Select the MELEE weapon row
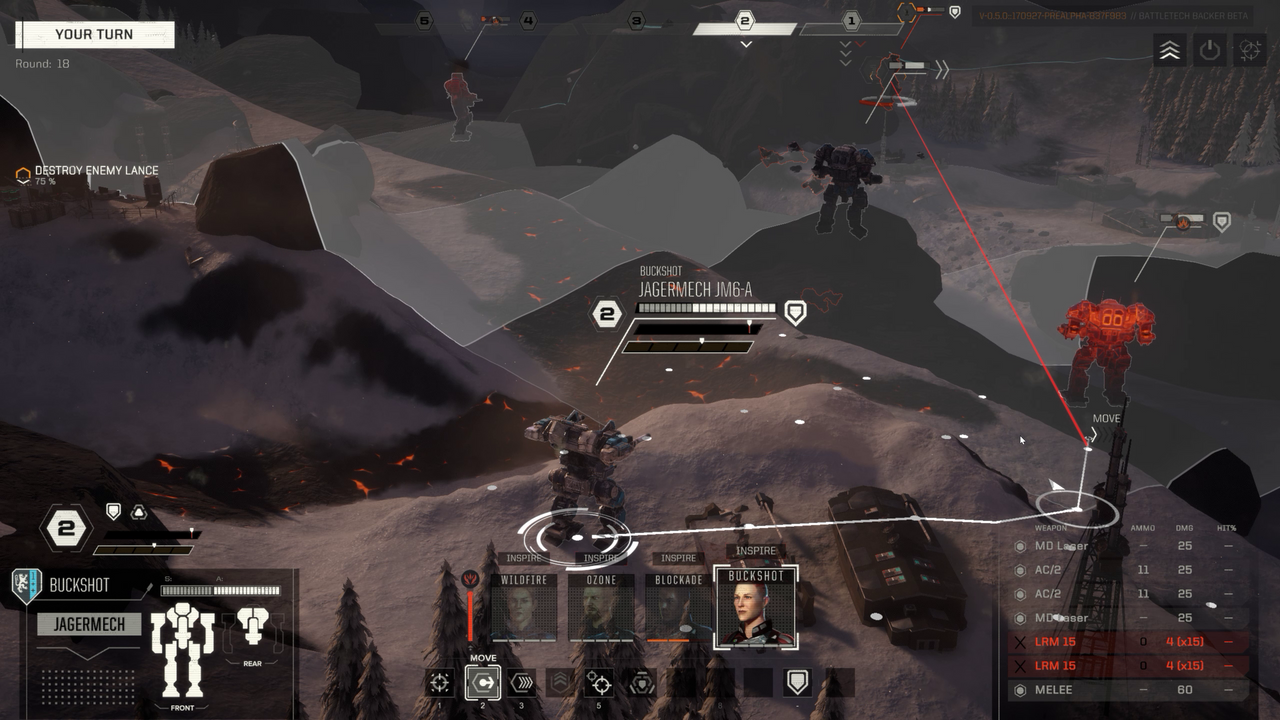This screenshot has height=720, width=1280. click(1100, 689)
